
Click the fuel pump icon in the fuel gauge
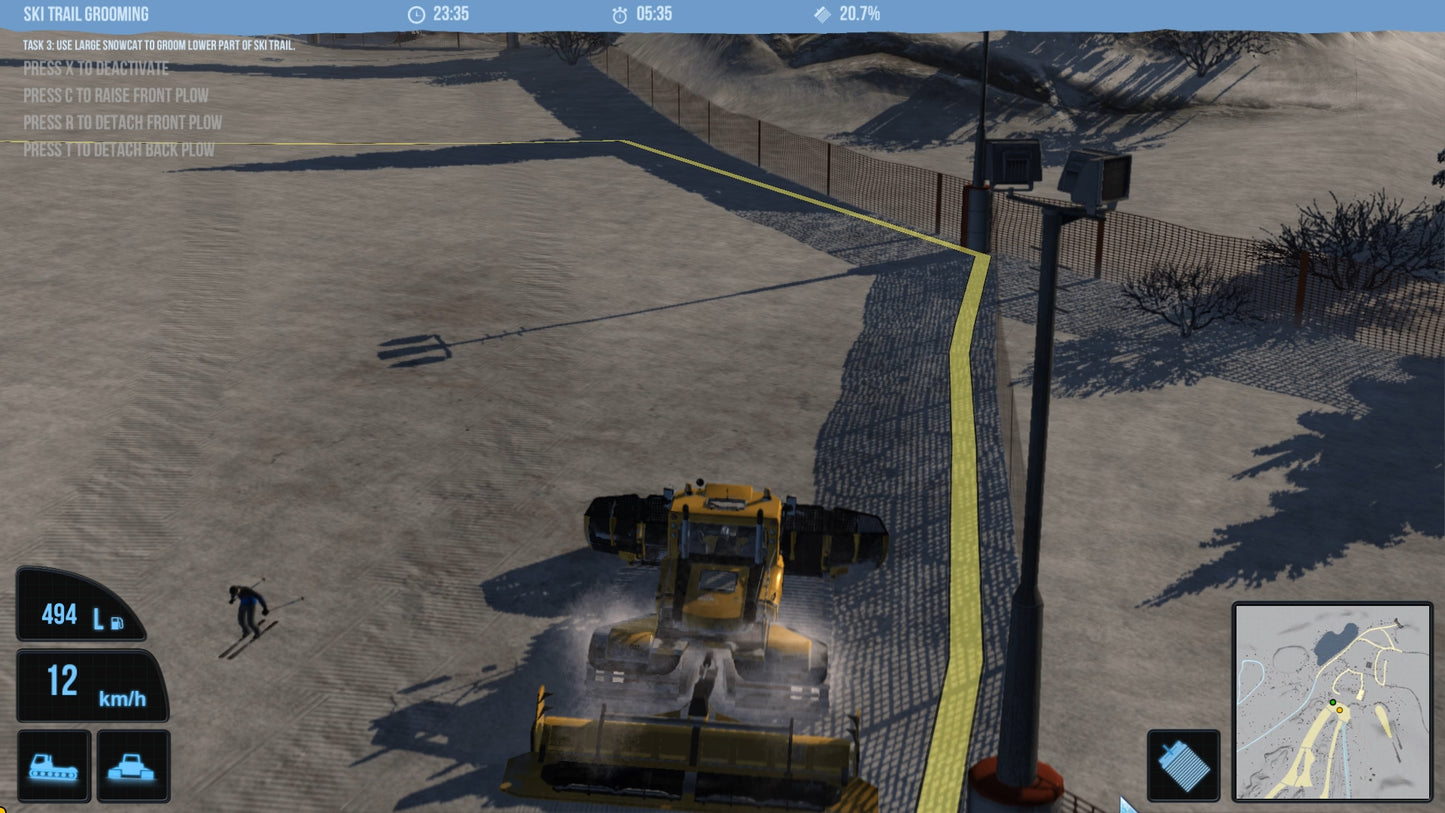117,621
